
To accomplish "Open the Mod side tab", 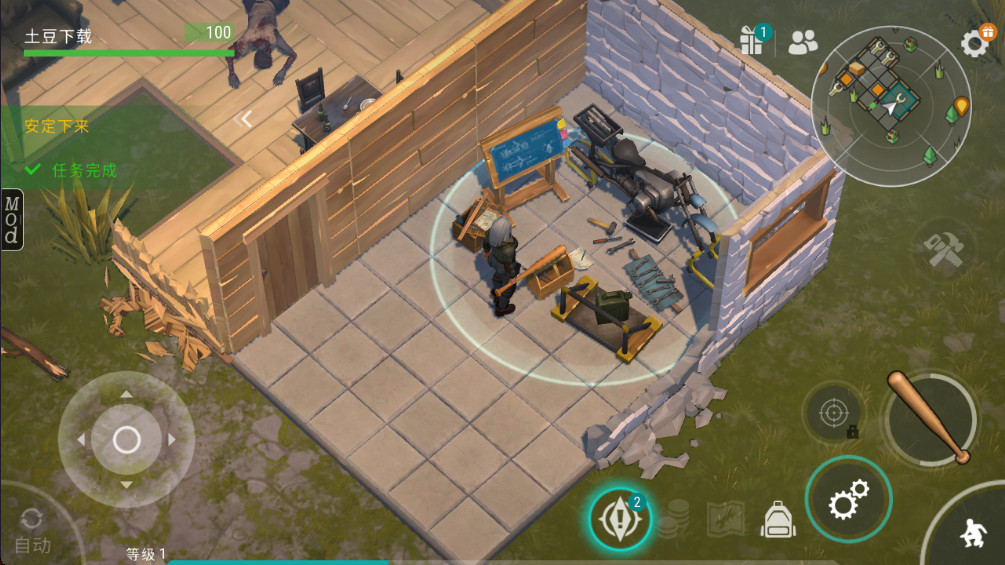I will pyautogui.click(x=11, y=219).
